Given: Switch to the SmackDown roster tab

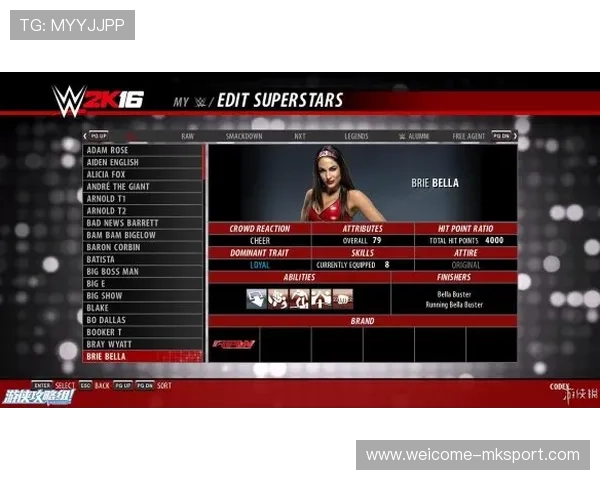Looking at the screenshot, I should tap(244, 136).
